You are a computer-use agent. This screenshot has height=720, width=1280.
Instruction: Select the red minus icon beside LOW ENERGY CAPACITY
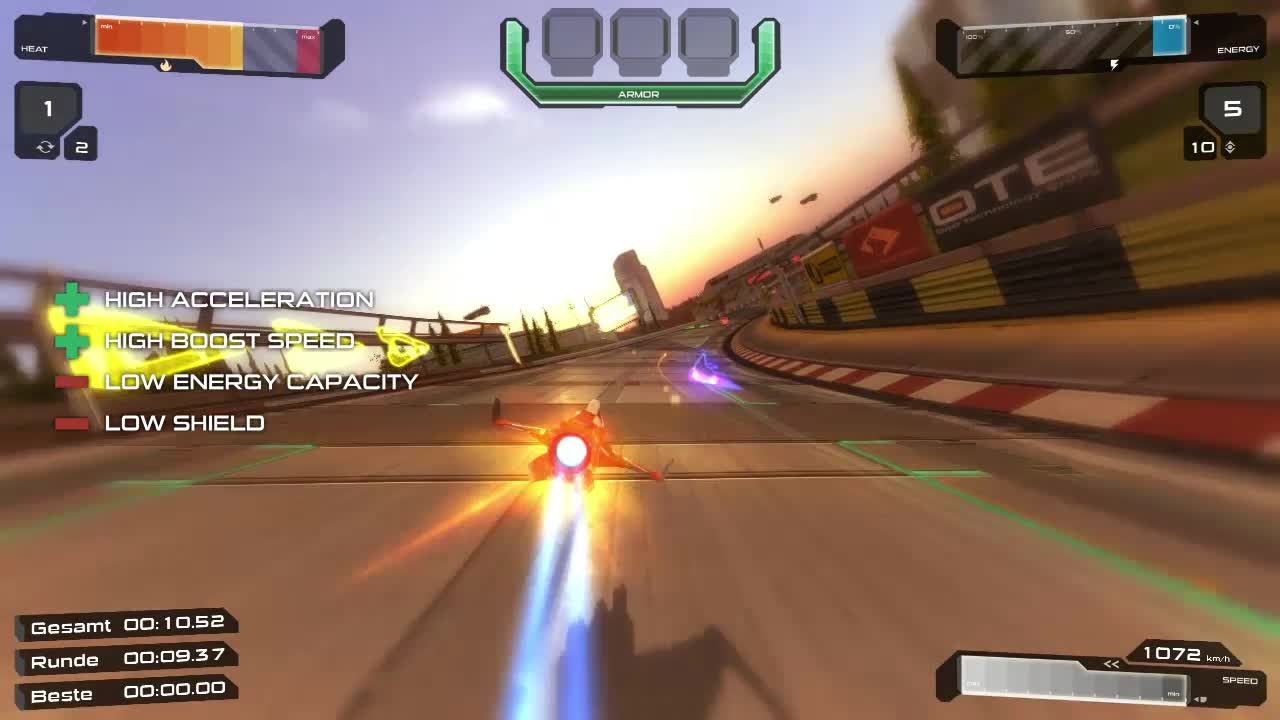pyautogui.click(x=73, y=381)
